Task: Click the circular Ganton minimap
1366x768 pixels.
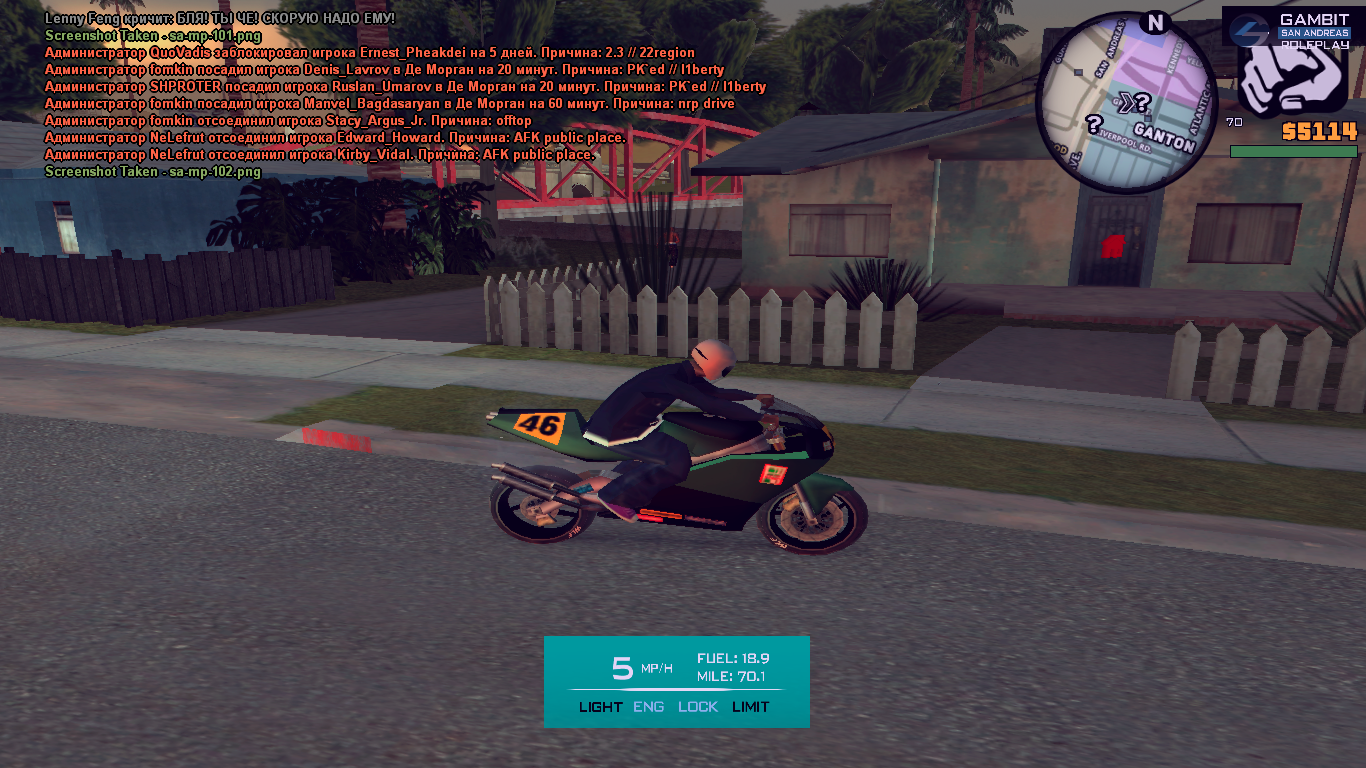Action: tap(1126, 103)
